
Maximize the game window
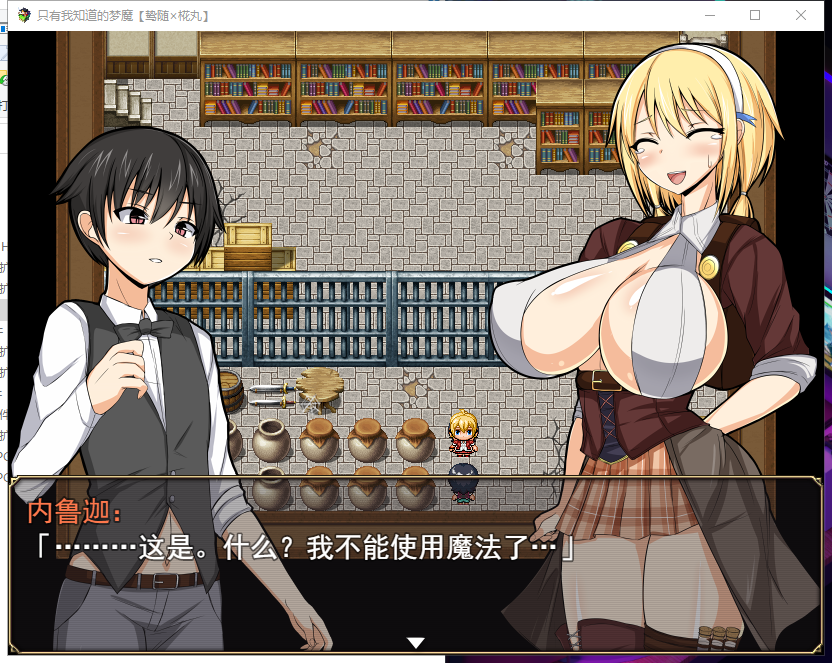point(755,15)
